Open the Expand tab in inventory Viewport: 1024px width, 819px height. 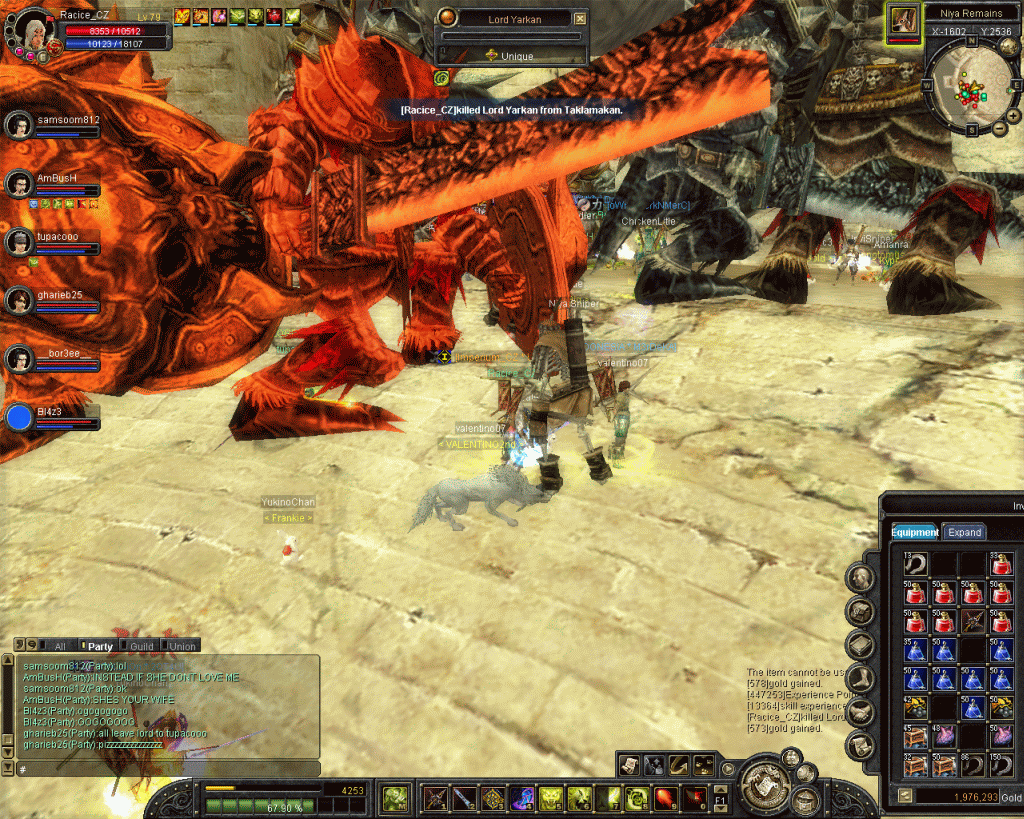tap(964, 532)
